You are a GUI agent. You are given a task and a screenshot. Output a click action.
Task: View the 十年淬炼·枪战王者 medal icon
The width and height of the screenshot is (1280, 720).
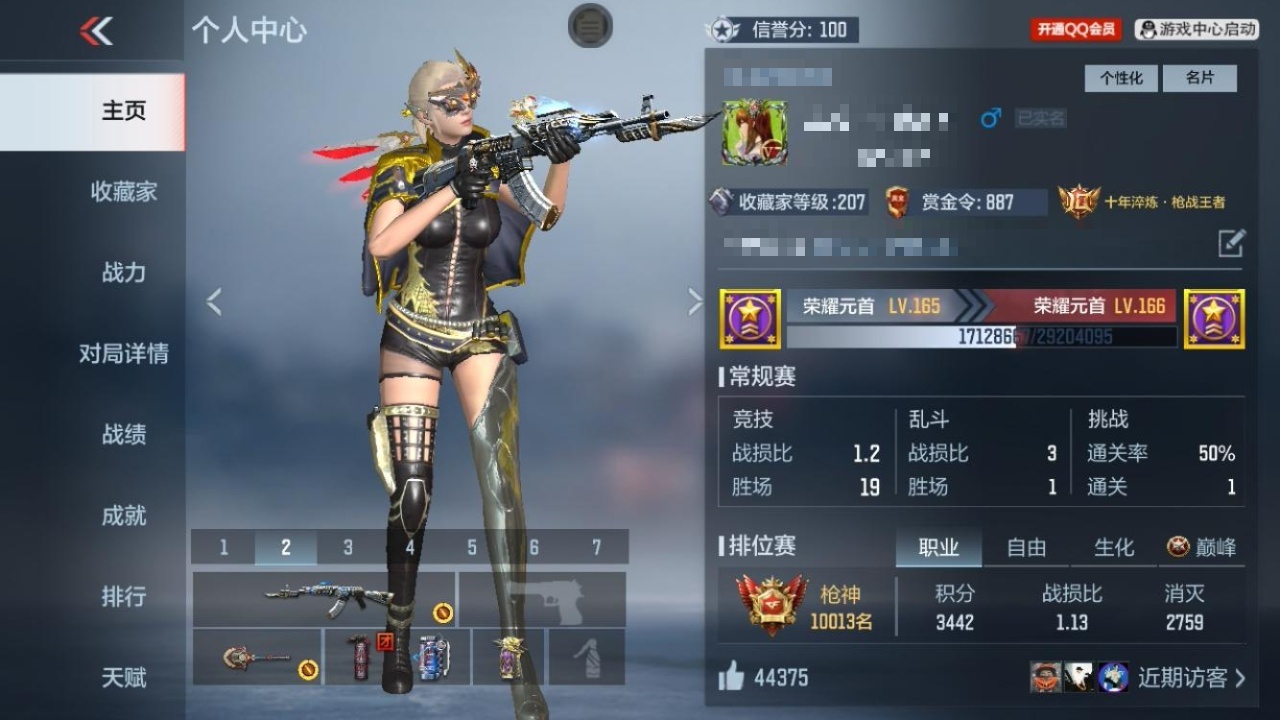tap(1077, 201)
